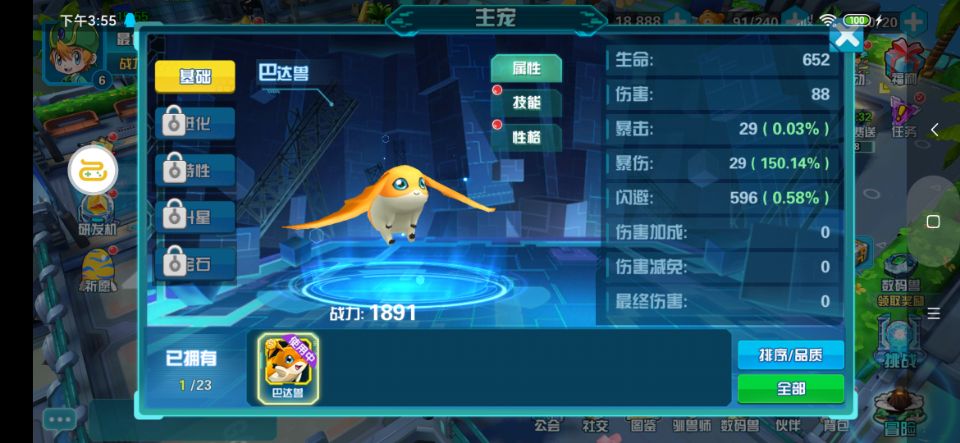Open the locked 宝石 tab
The image size is (960, 443).
click(196, 263)
